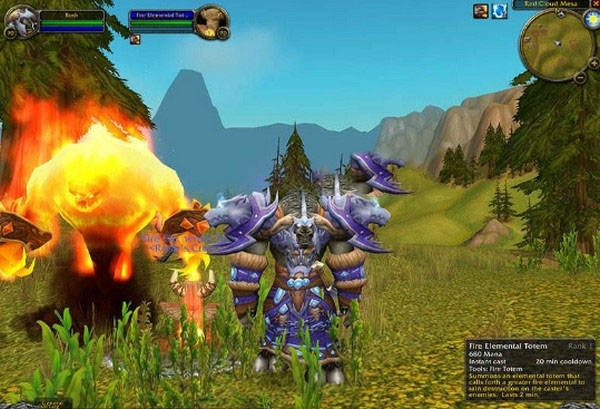Screen dimensions: 600x409
Task: Click the blue swirl buff icon
Action: [x=500, y=11]
